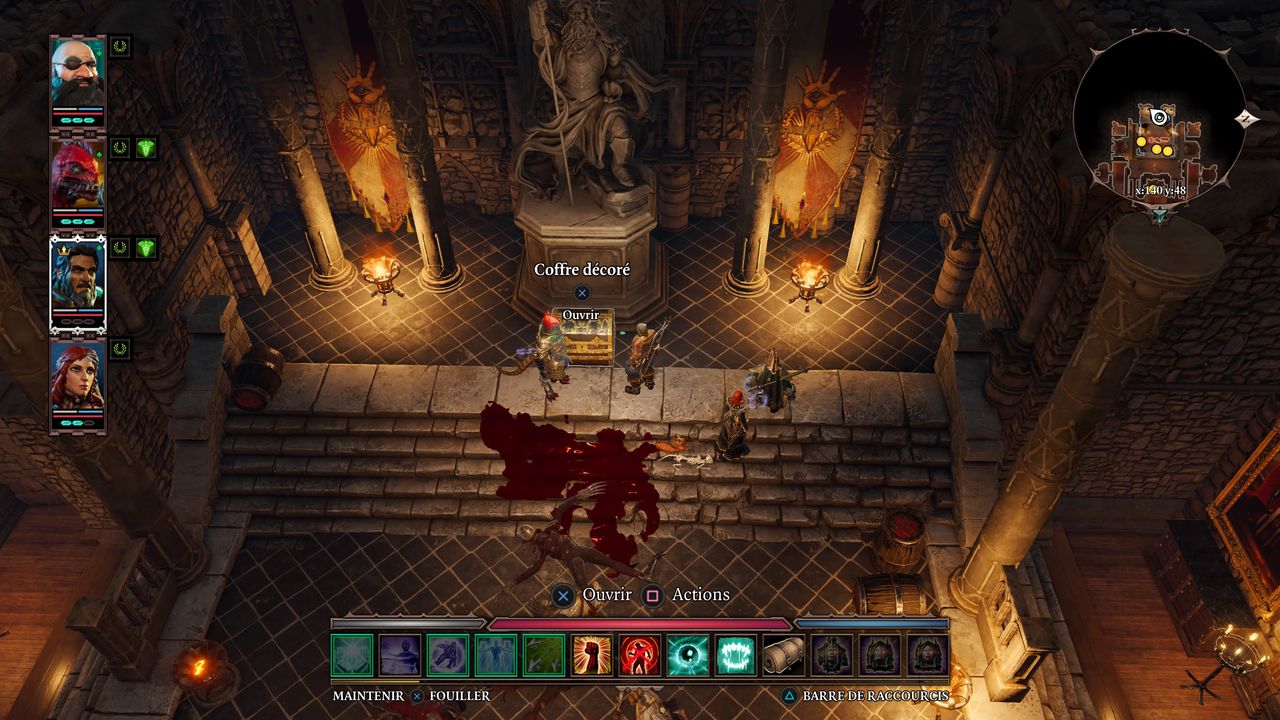
Task: Activate the teal glowing eye skill
Action: pos(689,655)
